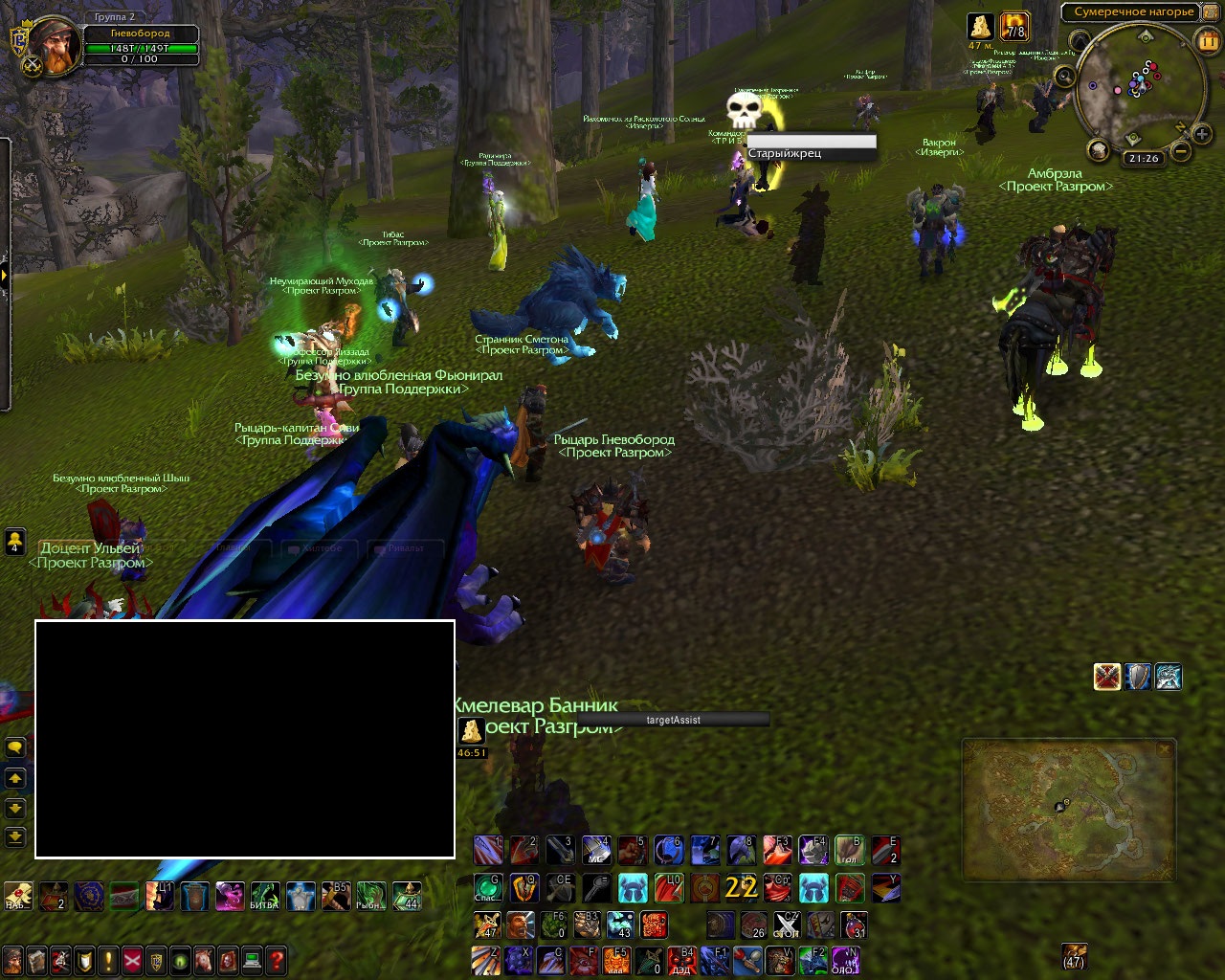
Task: Click the zone world map thumbnail
Action: (x=1068, y=810)
